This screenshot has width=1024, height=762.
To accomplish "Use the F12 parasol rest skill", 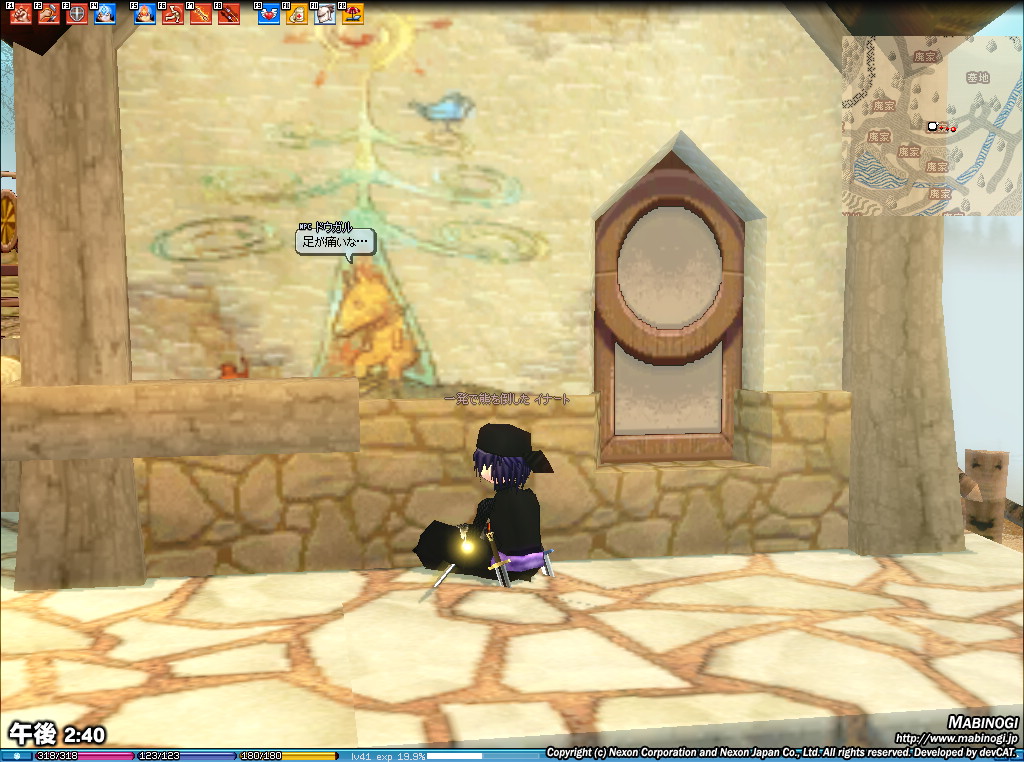I will pyautogui.click(x=353, y=14).
